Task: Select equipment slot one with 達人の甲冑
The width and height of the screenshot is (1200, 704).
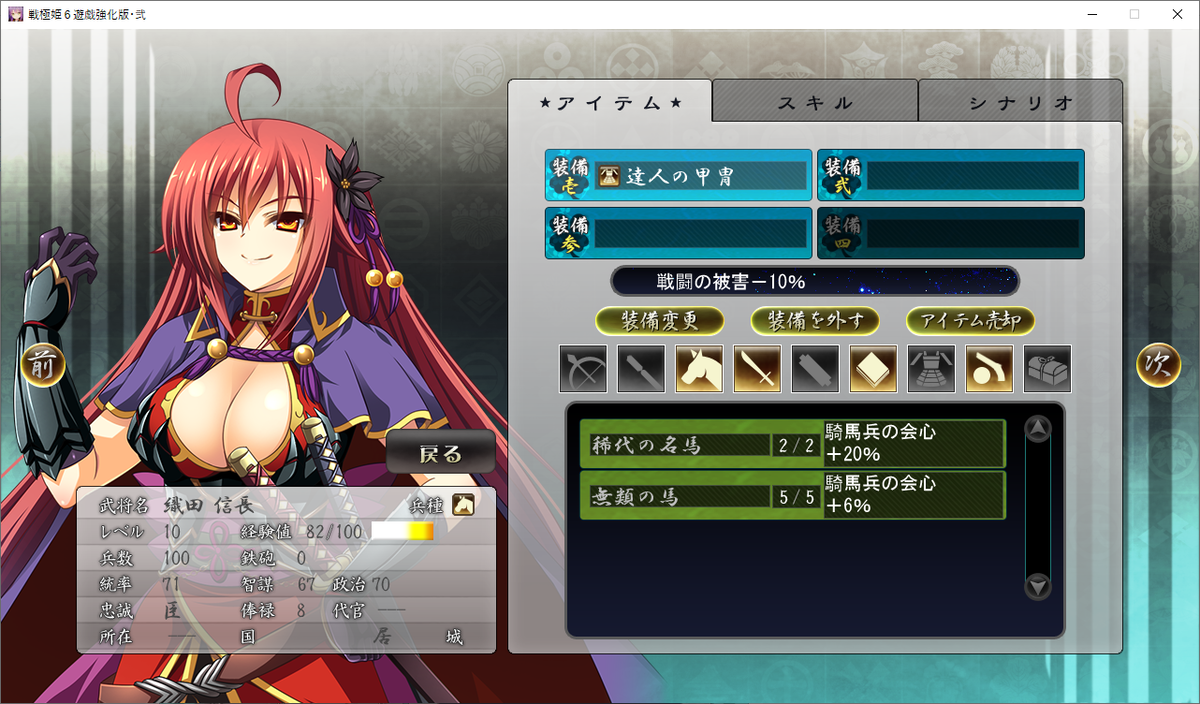Action: coord(678,176)
